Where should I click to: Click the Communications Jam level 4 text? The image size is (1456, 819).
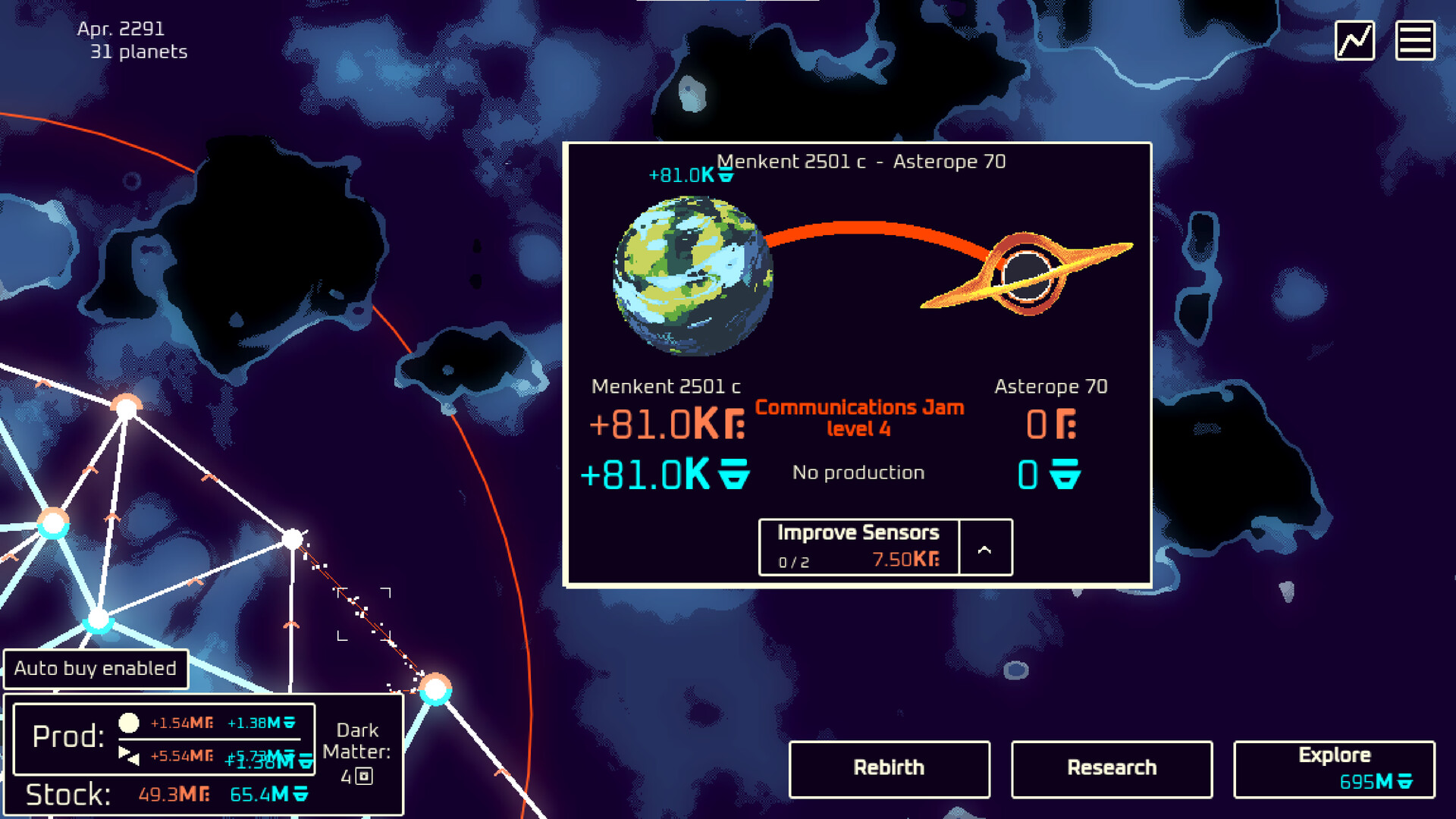click(858, 417)
